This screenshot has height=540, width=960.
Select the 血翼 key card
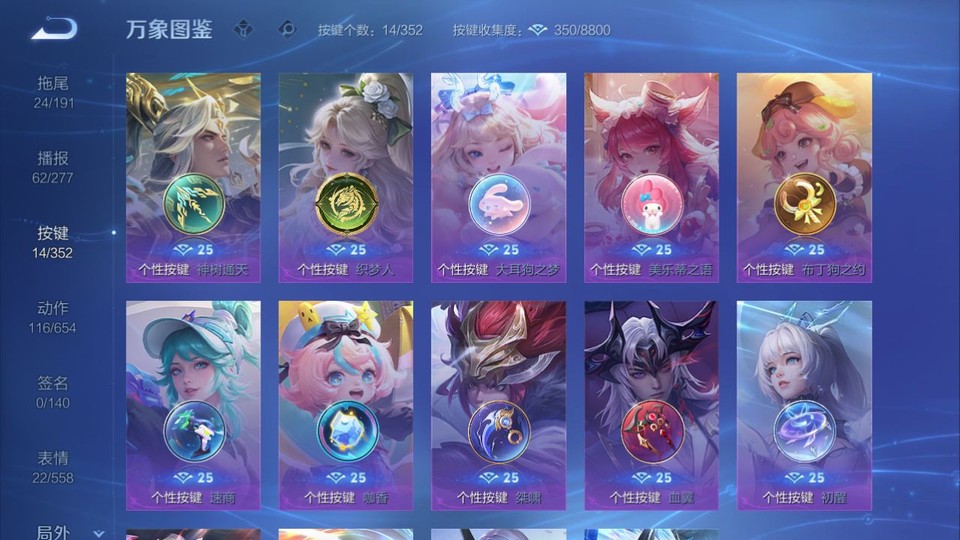click(x=651, y=405)
